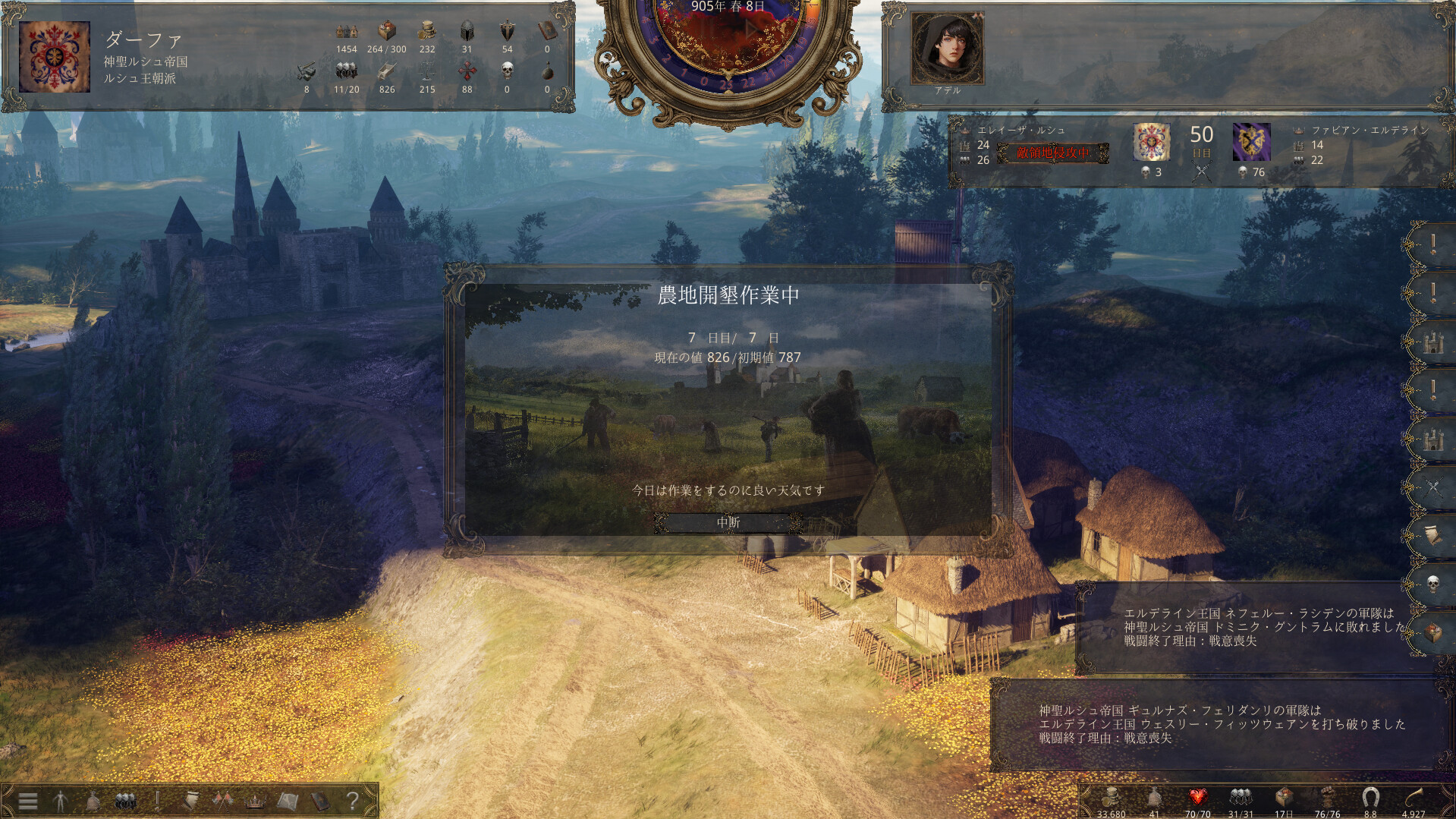Viewport: 1456px width, 819px height.
Task: Click the help question mark
Action: [353, 802]
